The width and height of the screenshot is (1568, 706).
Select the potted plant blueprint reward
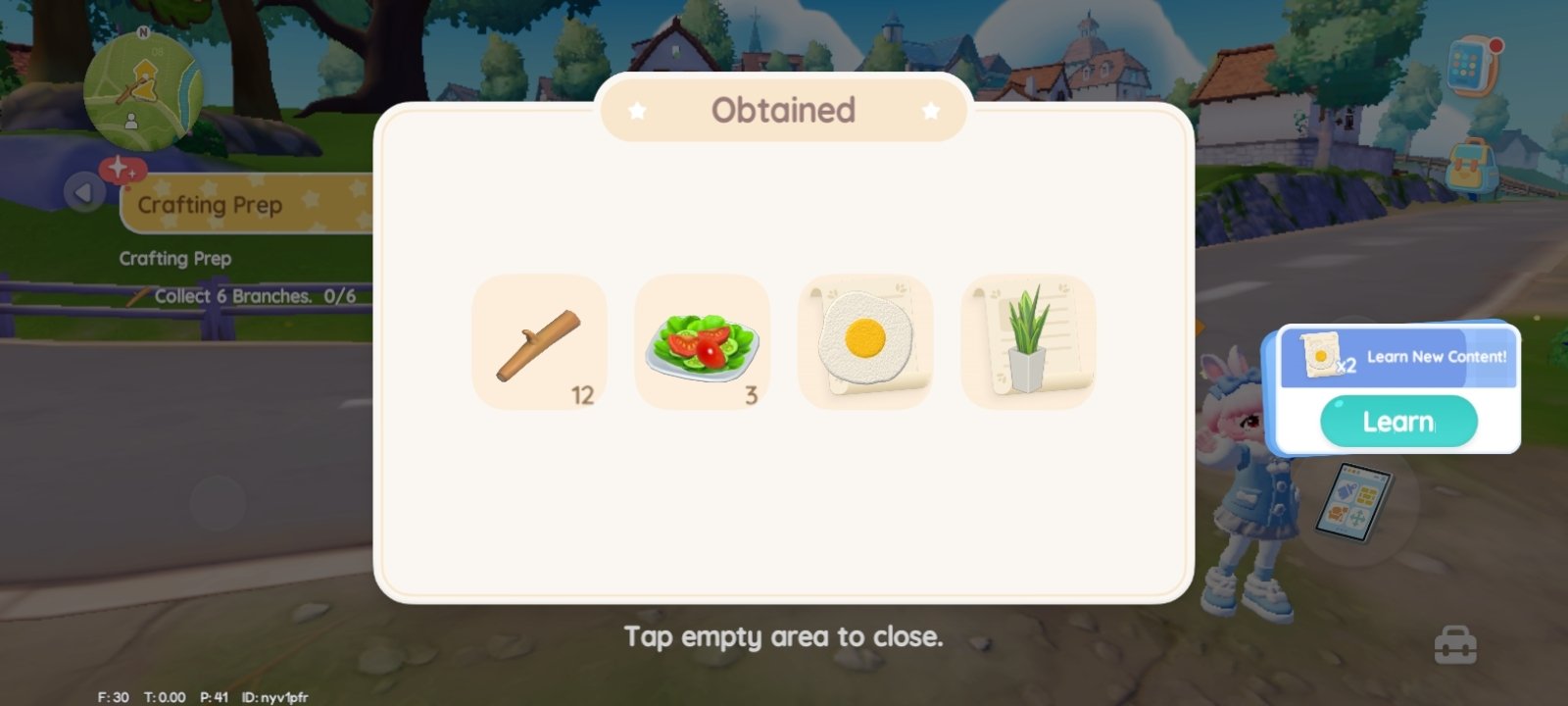[x=1027, y=342]
